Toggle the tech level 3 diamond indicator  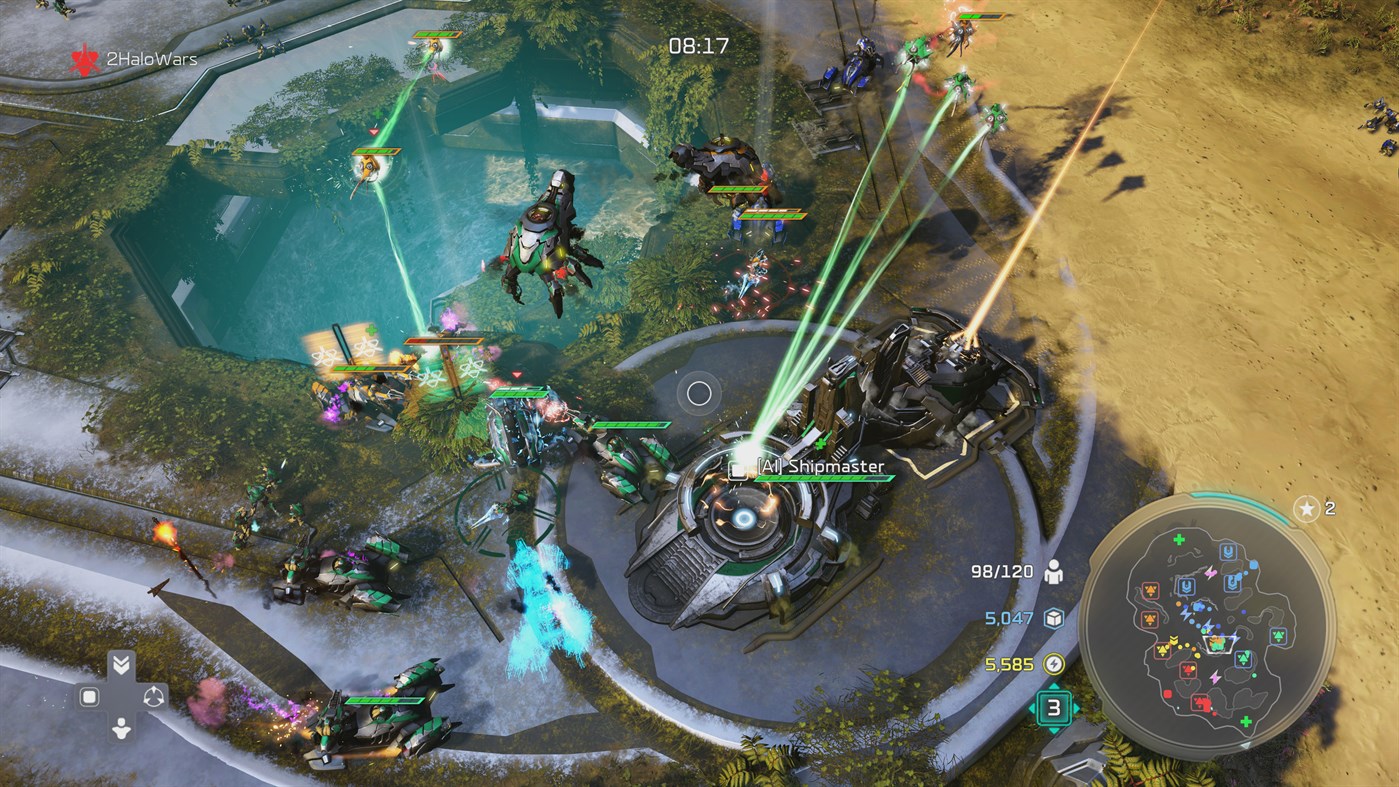[1052, 708]
